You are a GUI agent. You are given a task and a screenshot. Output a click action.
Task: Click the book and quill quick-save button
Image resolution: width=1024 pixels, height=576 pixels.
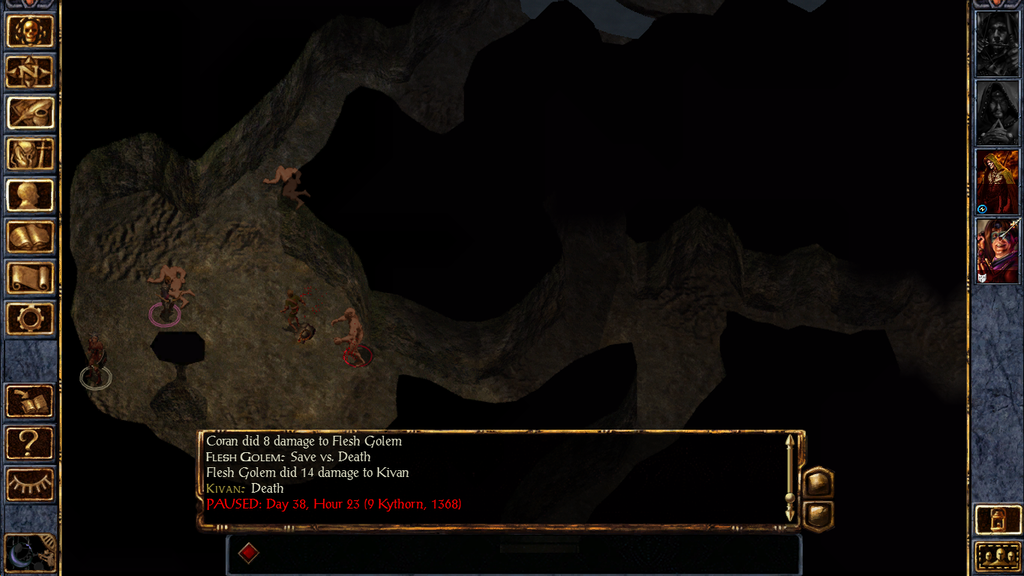tap(30, 401)
